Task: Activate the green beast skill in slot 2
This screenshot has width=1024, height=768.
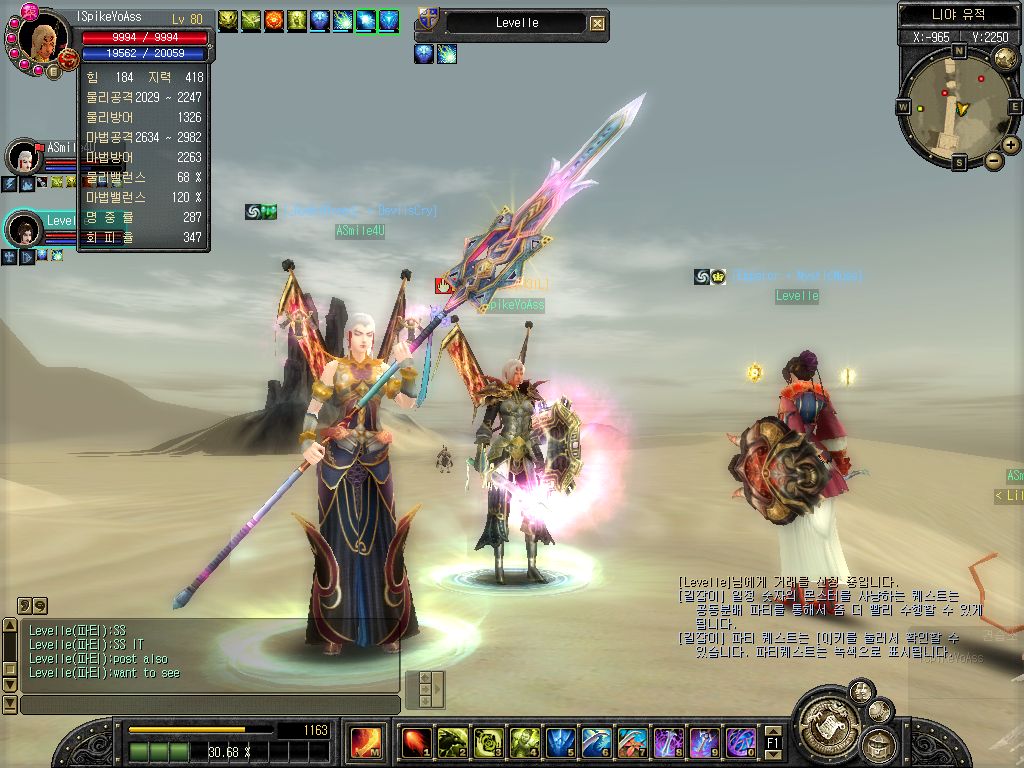Action: pos(451,742)
